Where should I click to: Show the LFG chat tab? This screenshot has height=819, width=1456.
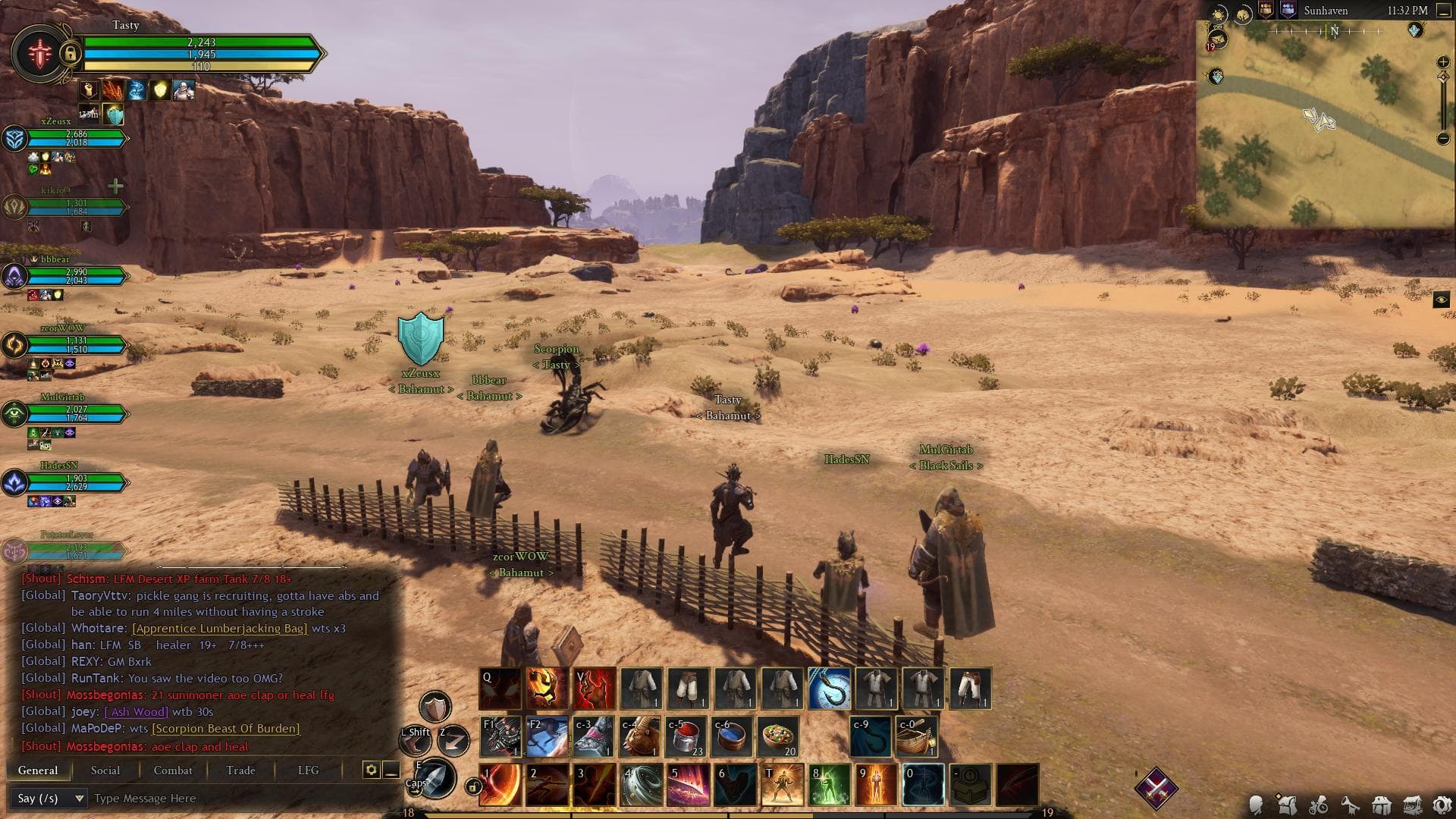308,770
